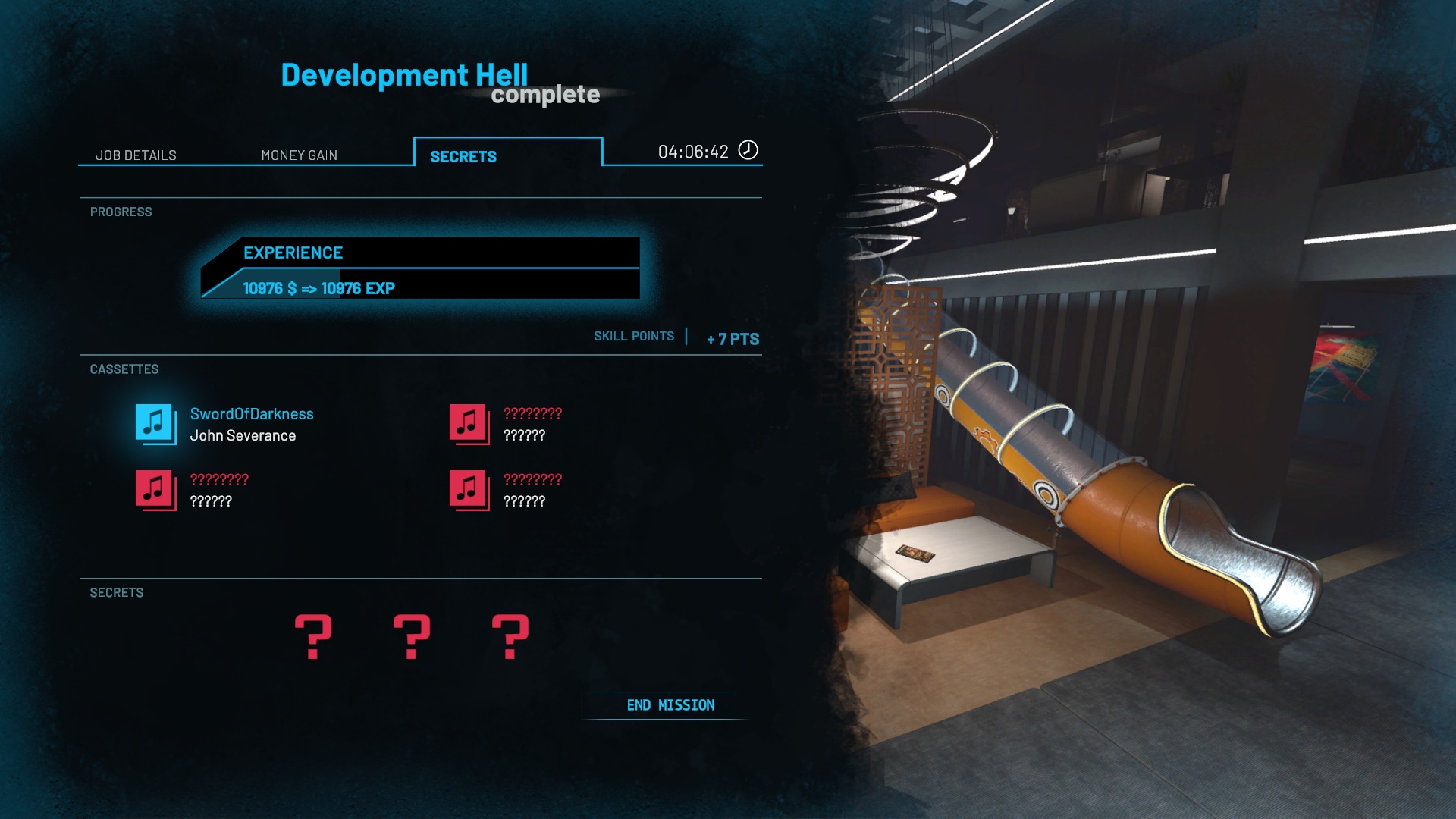The height and width of the screenshot is (819, 1456).
Task: Switch to the Job Details tab
Action: coord(136,155)
